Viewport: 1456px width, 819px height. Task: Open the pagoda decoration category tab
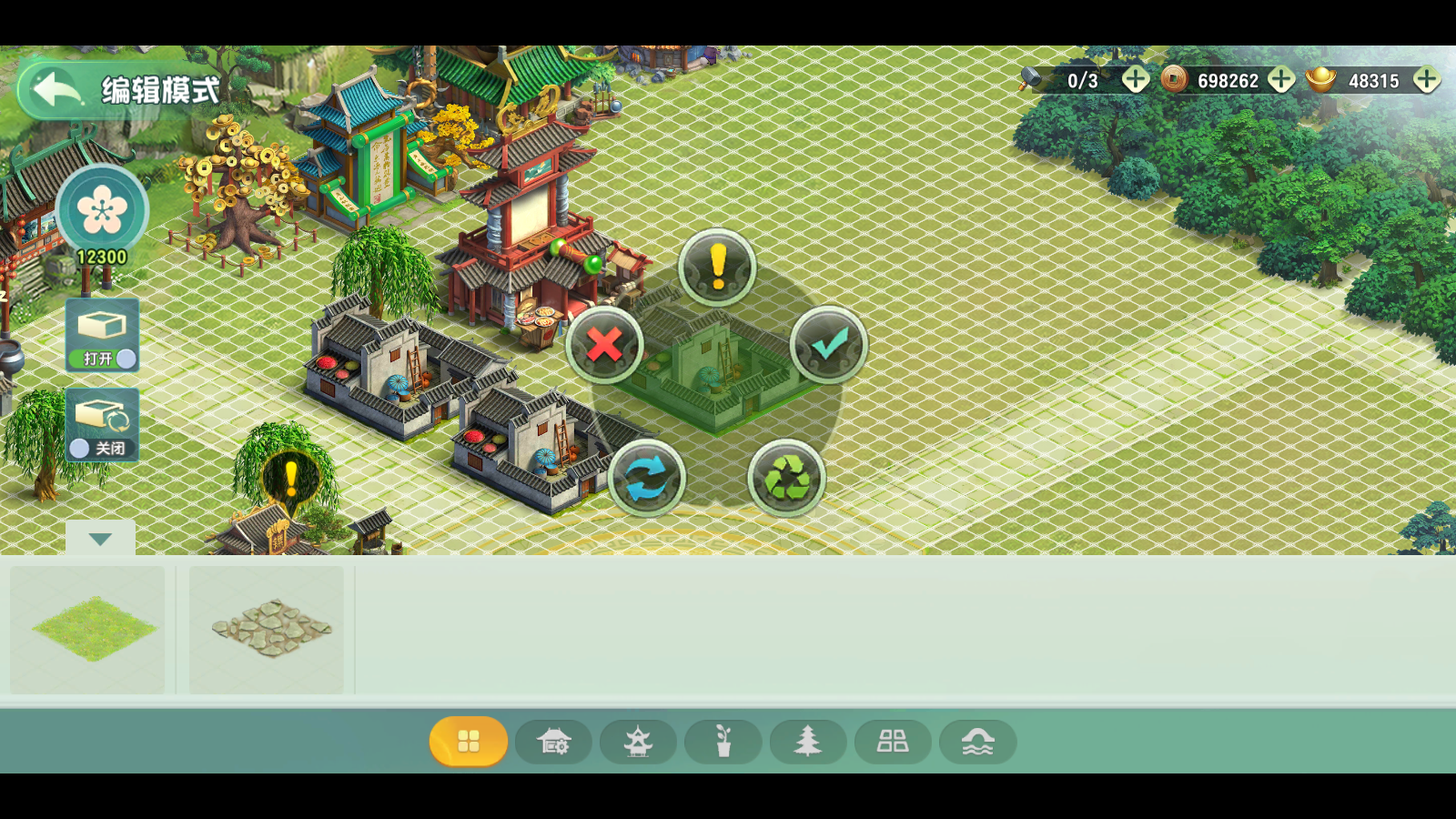pos(638,742)
